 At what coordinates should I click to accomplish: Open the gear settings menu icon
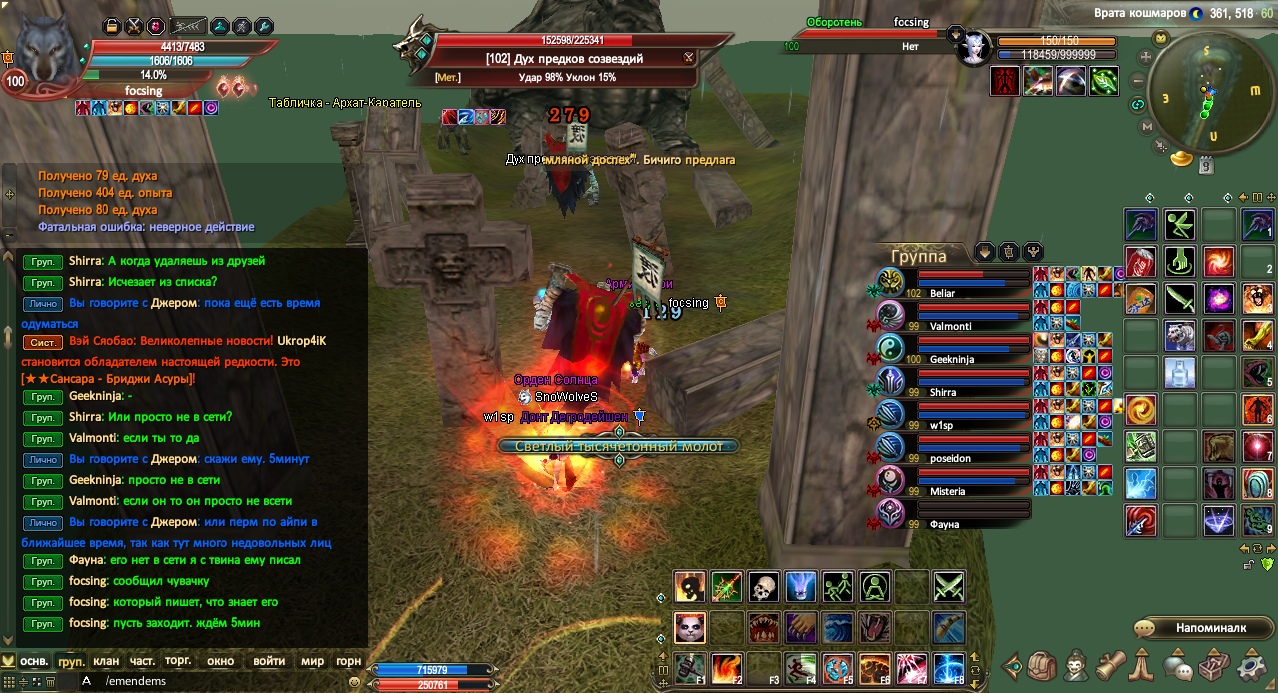[1251, 665]
